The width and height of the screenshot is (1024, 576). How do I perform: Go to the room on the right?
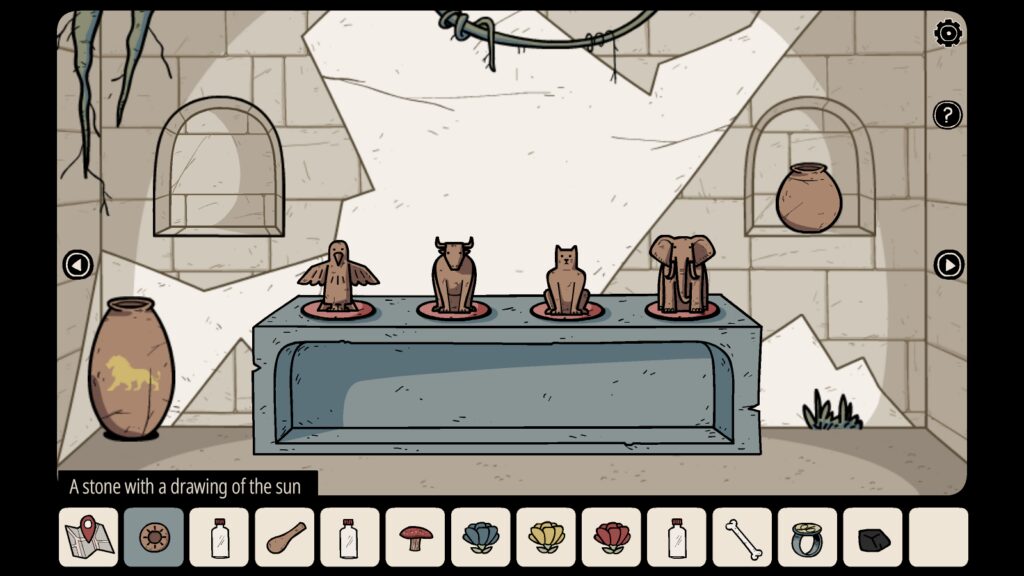[x=948, y=265]
